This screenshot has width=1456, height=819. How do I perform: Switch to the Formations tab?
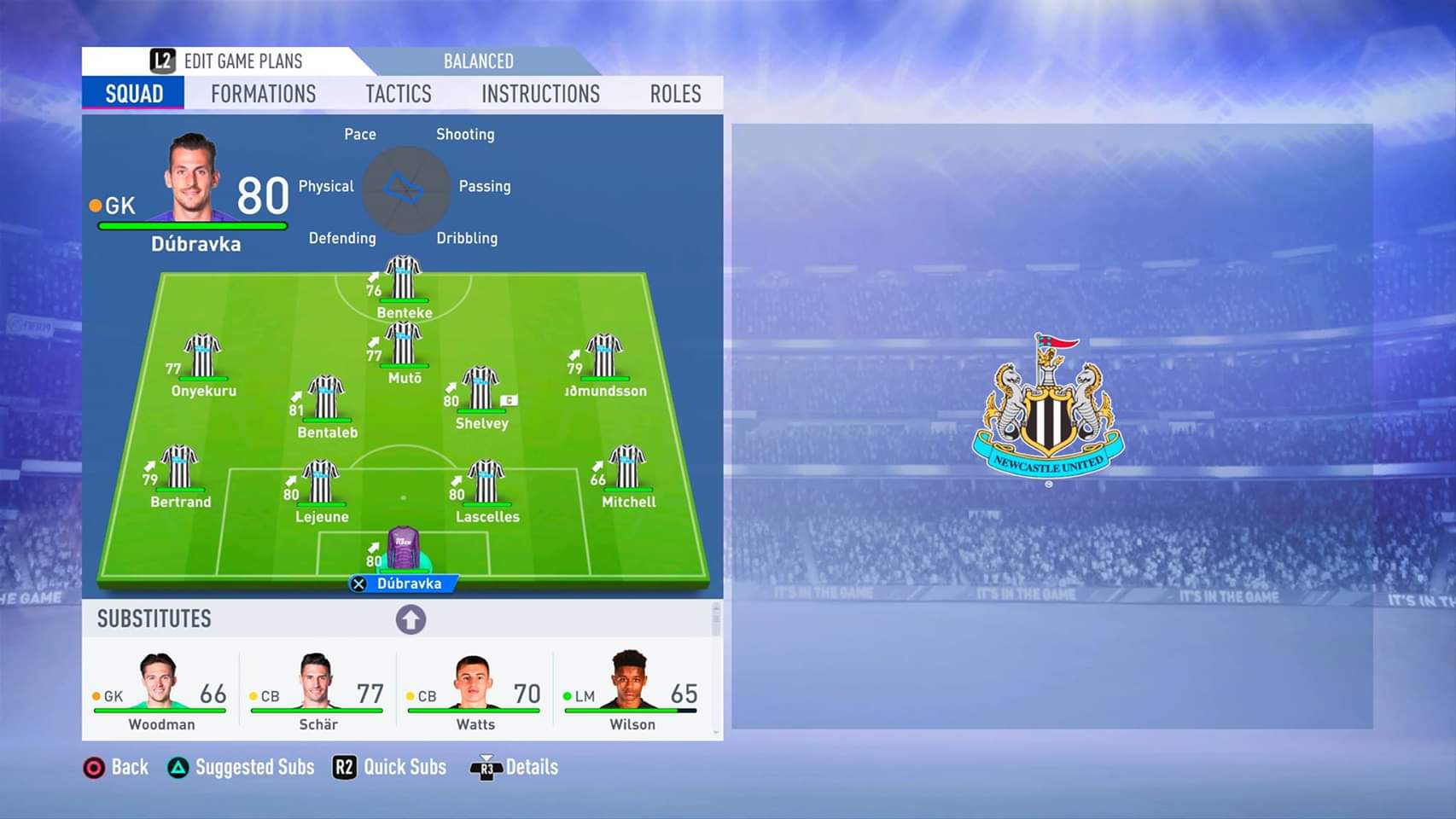pos(263,94)
